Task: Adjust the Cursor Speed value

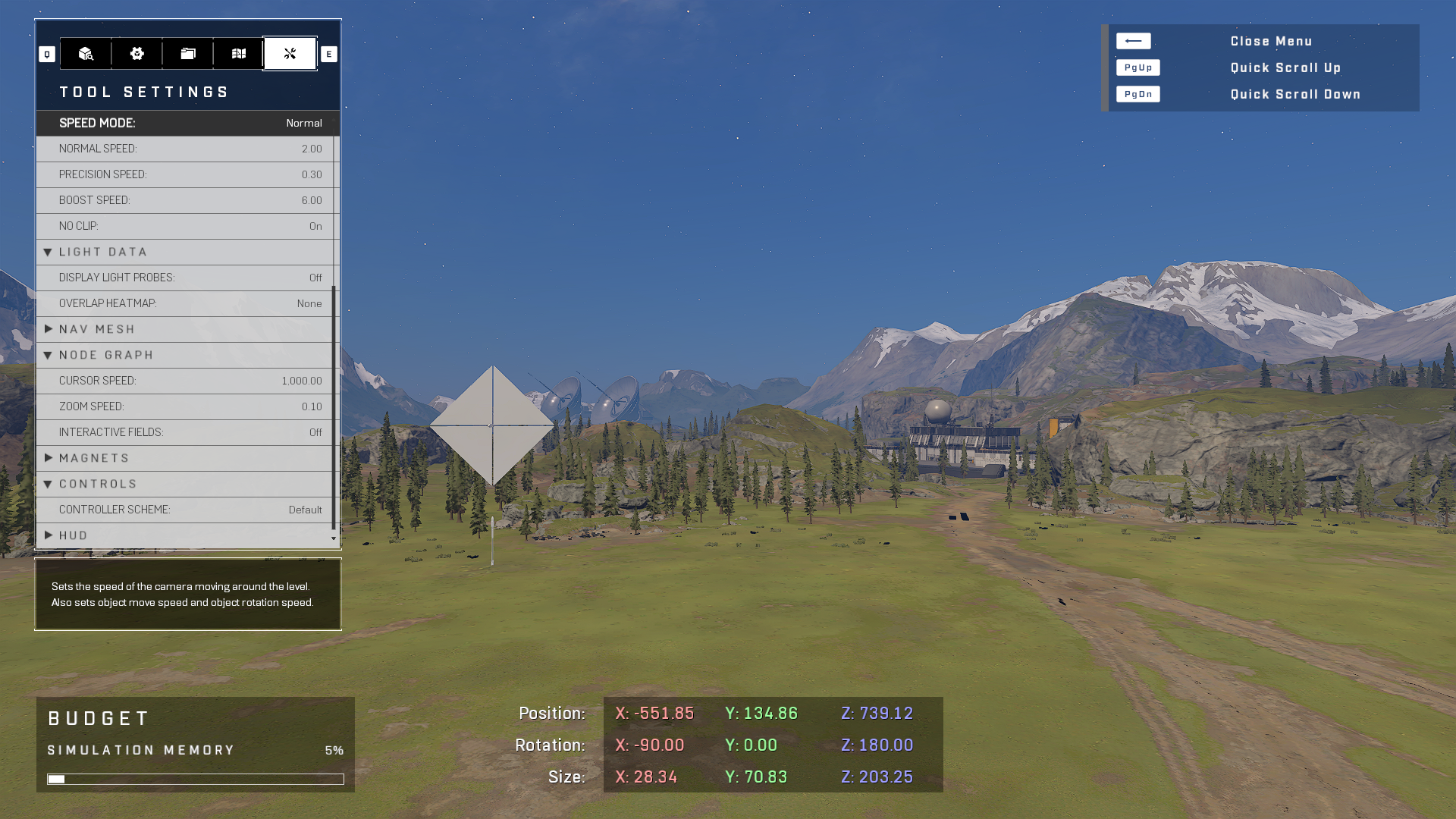Action: pyautogui.click(x=186, y=381)
